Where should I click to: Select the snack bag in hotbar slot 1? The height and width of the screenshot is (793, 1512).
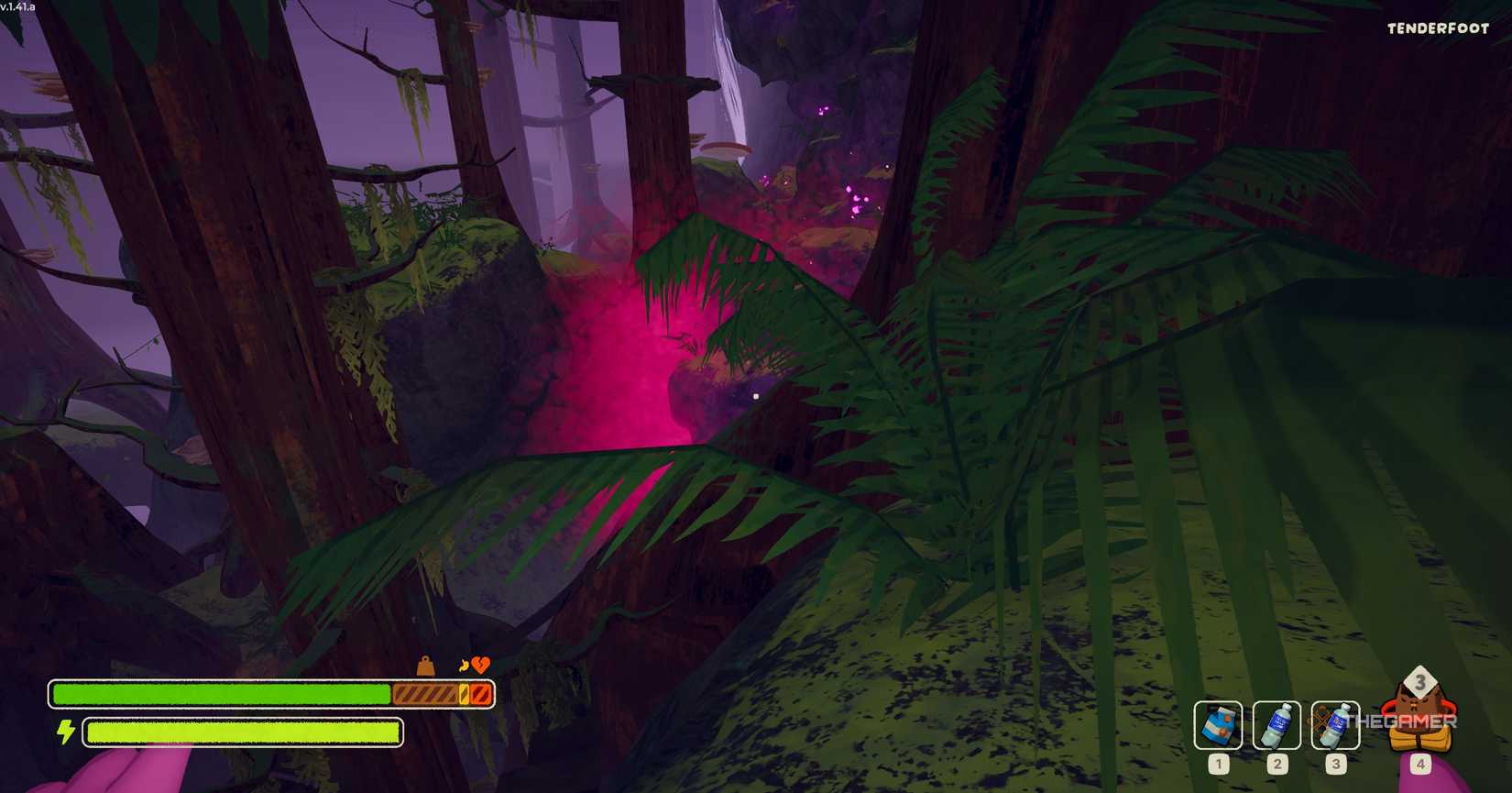pyautogui.click(x=1217, y=724)
